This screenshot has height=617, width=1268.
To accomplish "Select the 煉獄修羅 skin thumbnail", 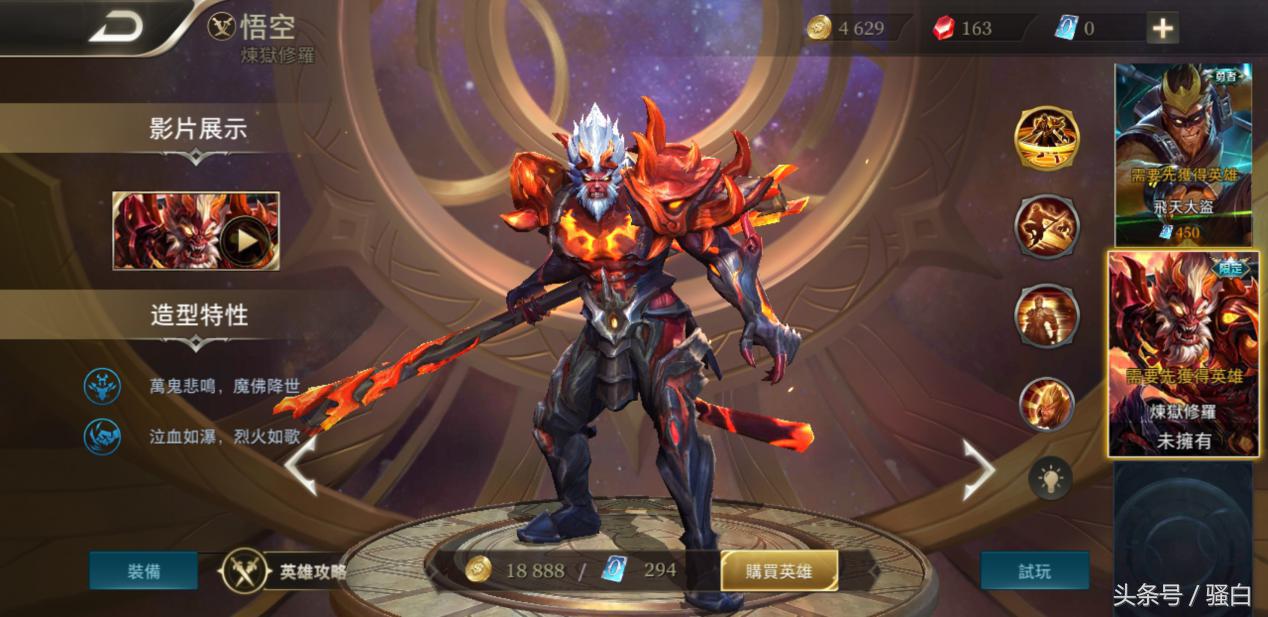I will 1183,352.
